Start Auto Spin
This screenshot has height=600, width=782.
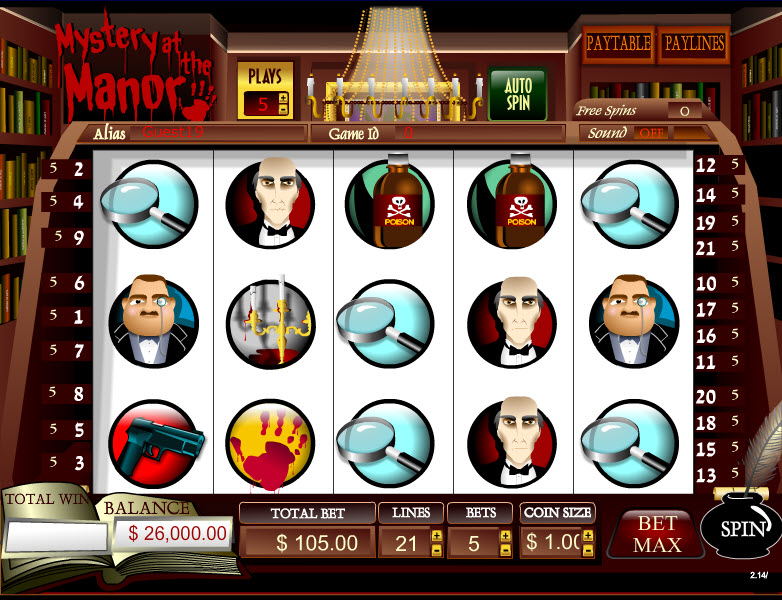point(516,95)
